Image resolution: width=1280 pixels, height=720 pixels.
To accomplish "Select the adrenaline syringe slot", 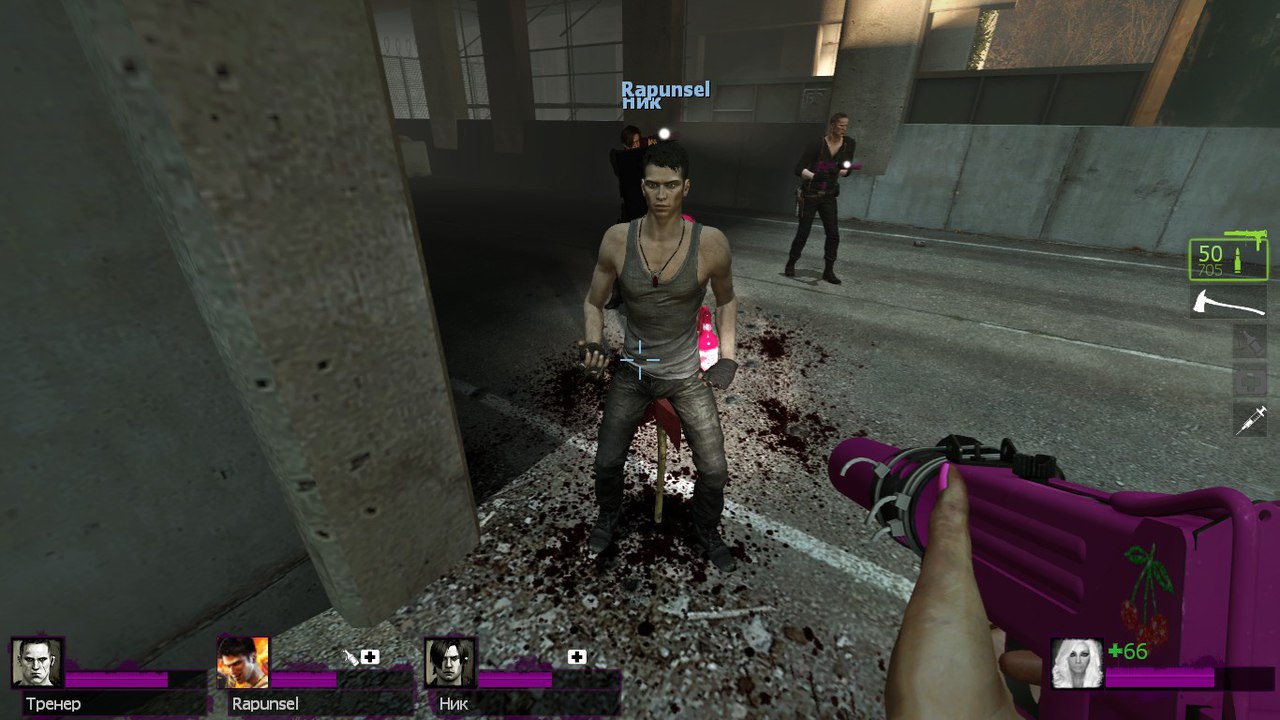I will click(x=1250, y=420).
